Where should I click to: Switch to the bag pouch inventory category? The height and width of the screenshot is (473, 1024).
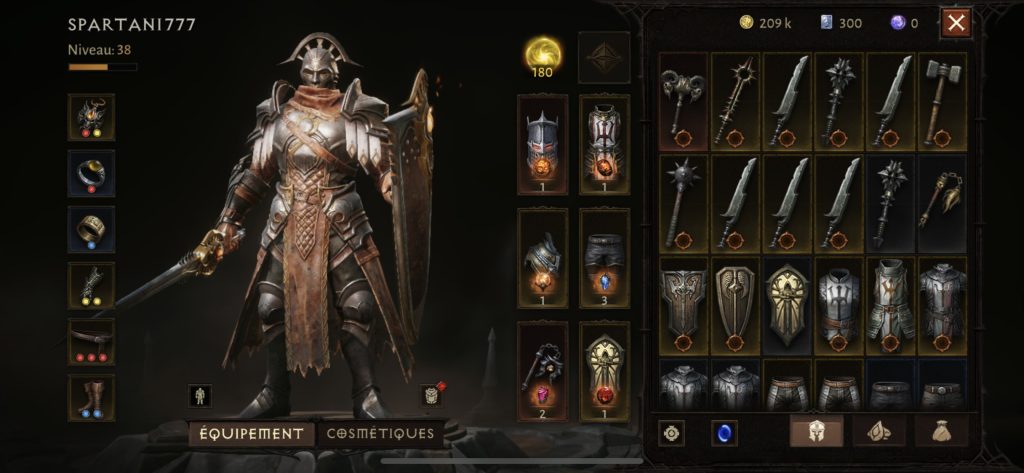942,431
